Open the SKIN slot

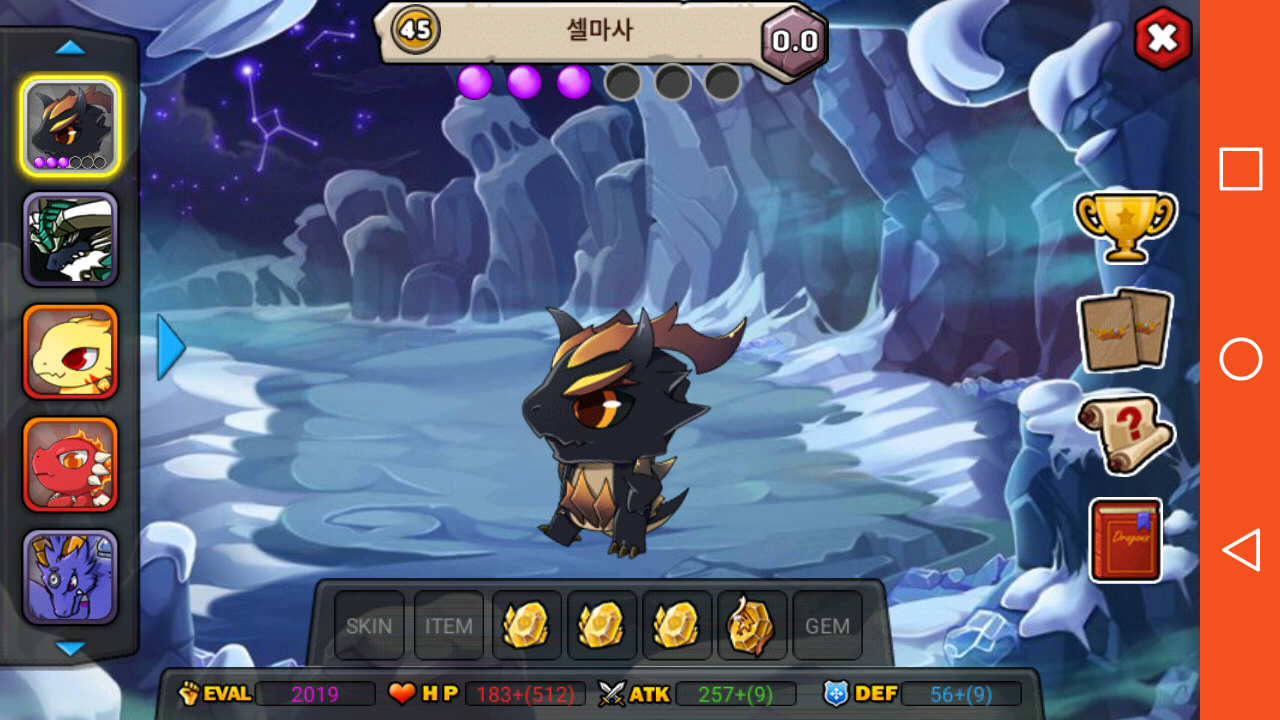coord(369,626)
